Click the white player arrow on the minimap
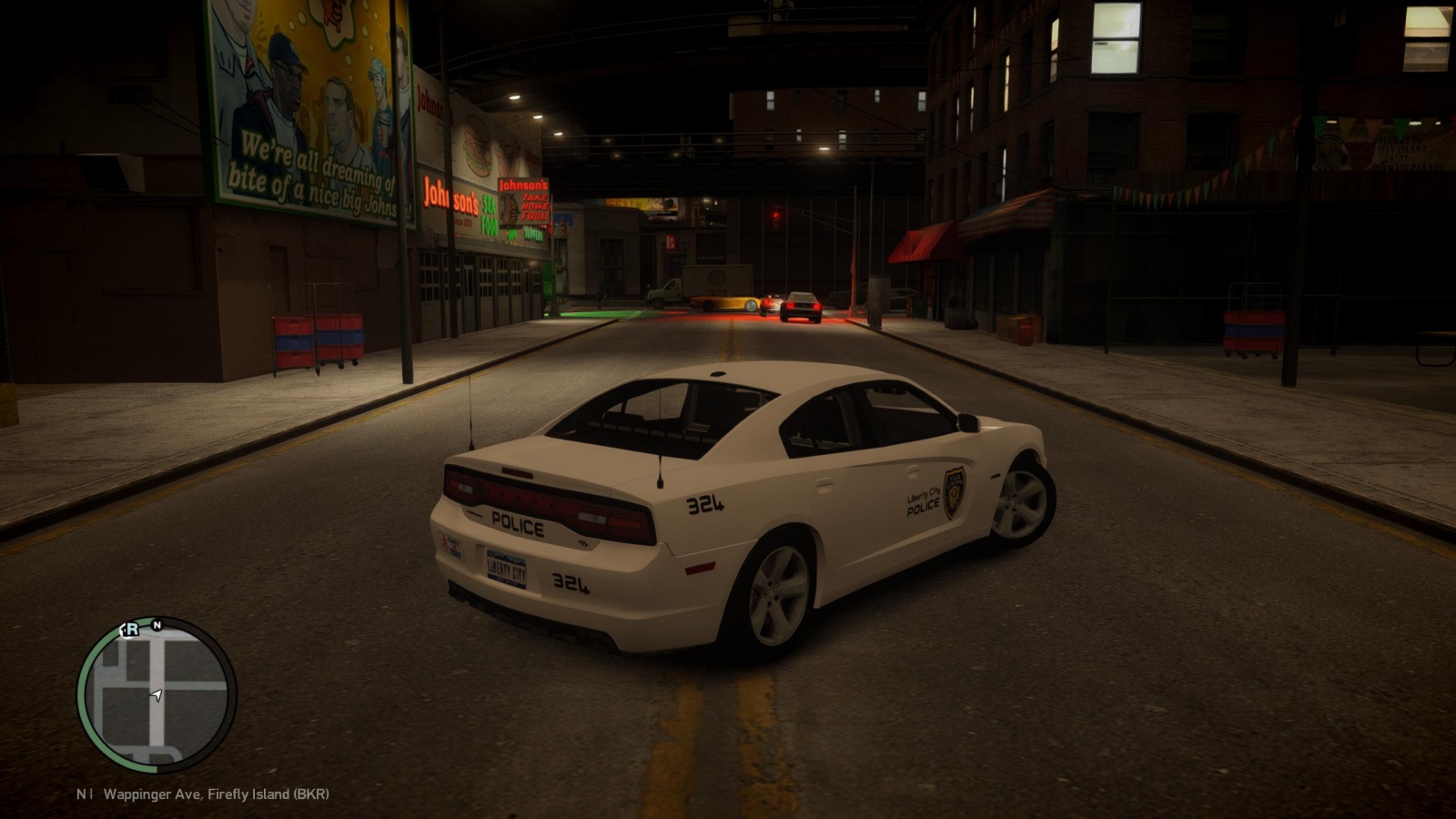This screenshot has height=819, width=1456. (157, 696)
